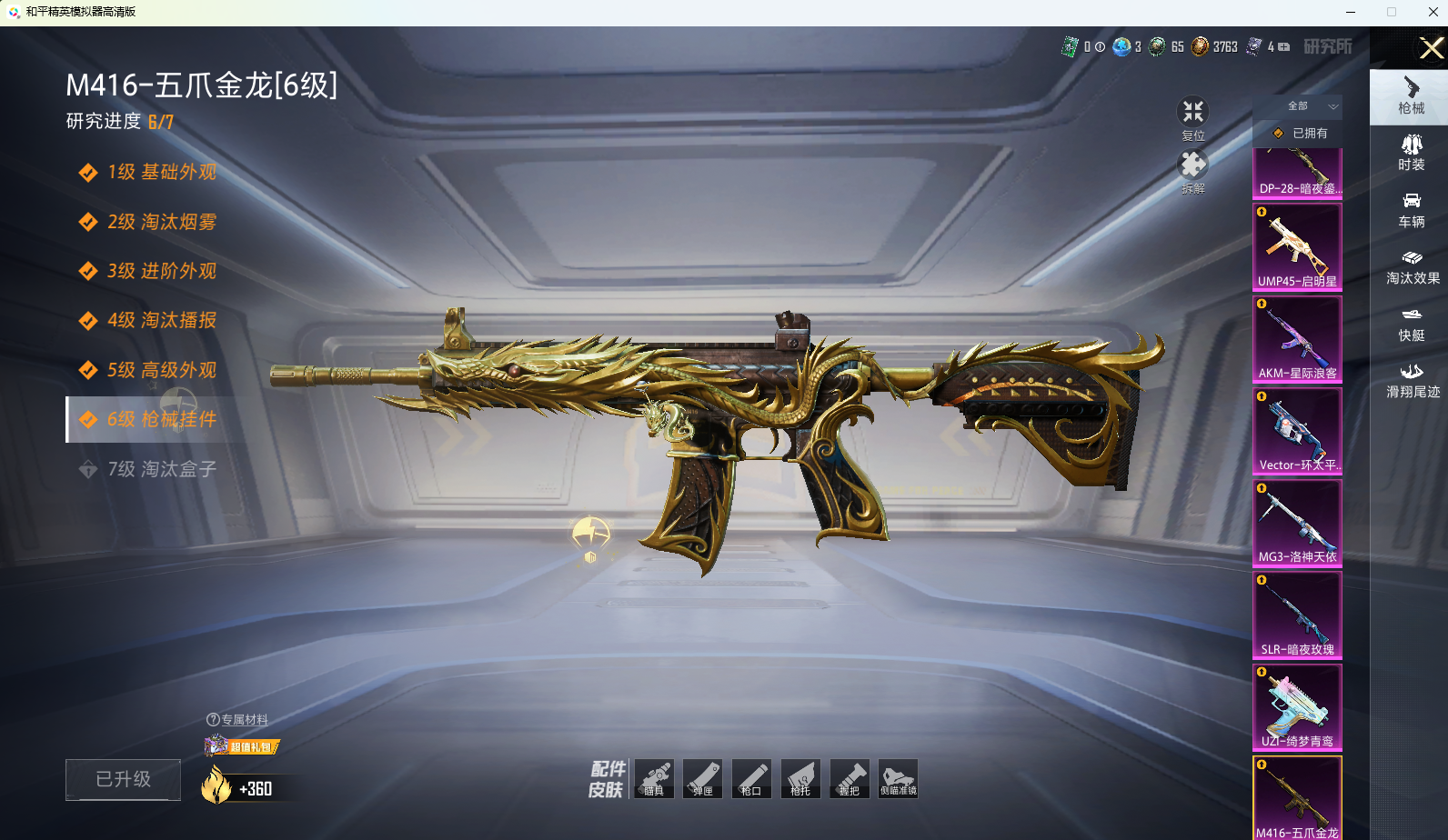This screenshot has height=840, width=1448.
Task: Select locked level 7 淘汰盒子 entry
Action: (x=161, y=469)
